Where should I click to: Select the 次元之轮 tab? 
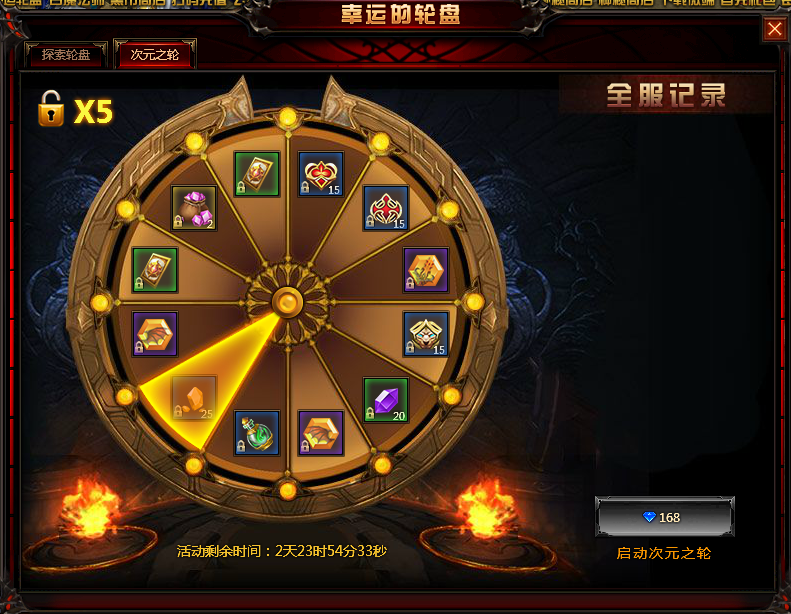155,55
